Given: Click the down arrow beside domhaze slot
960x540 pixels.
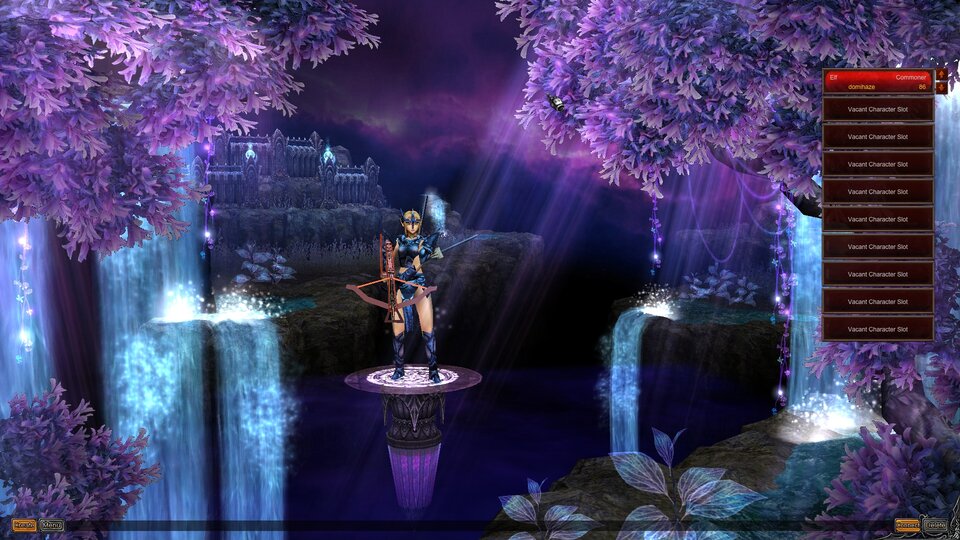Looking at the screenshot, I should (941, 88).
